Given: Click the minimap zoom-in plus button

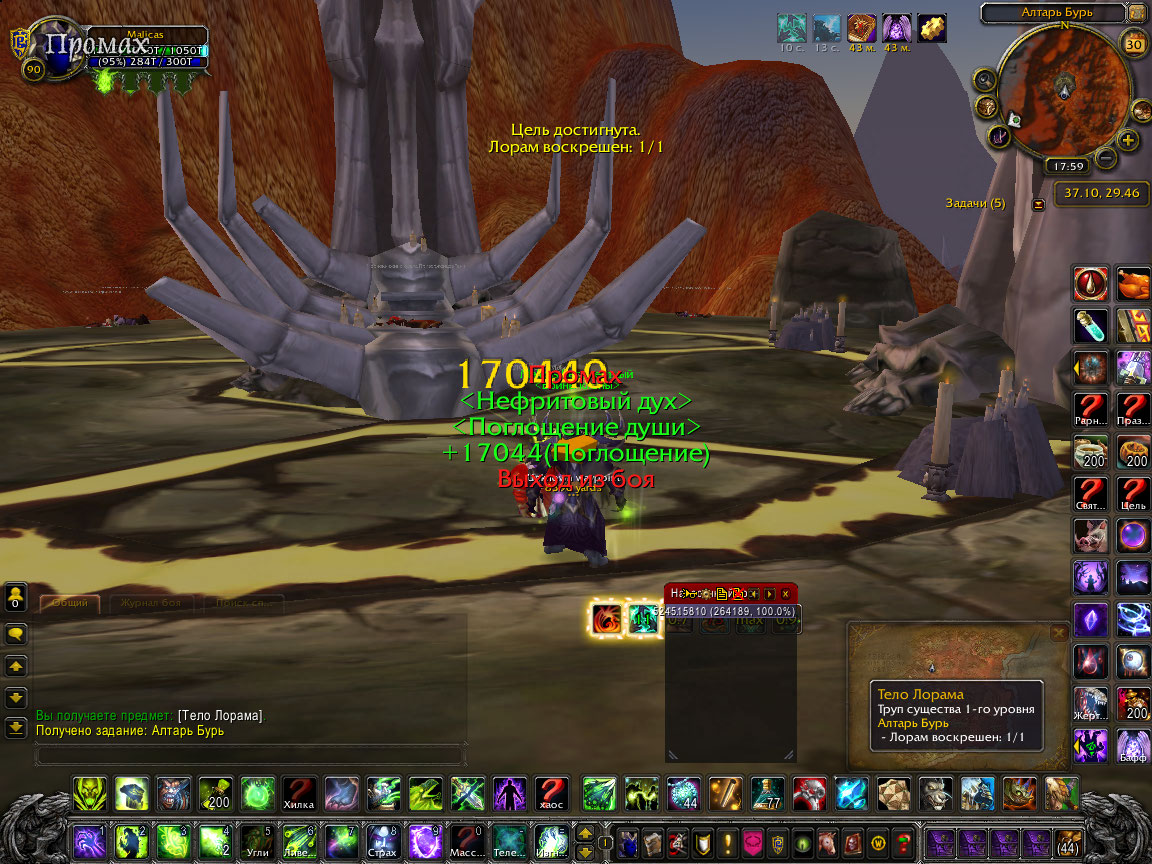Looking at the screenshot, I should click(1128, 140).
